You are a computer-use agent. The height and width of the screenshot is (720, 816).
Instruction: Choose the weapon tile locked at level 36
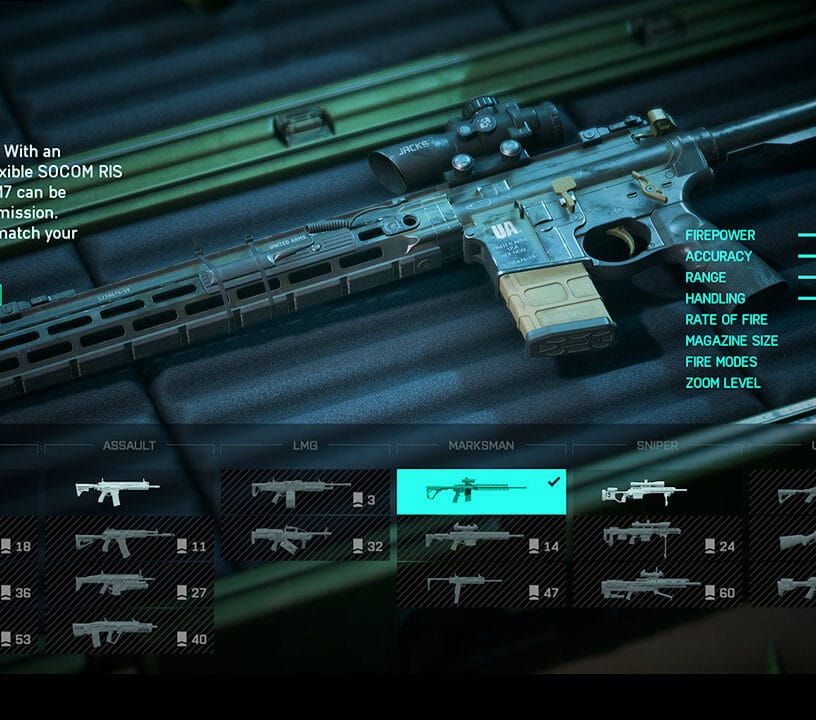[x=19, y=592]
